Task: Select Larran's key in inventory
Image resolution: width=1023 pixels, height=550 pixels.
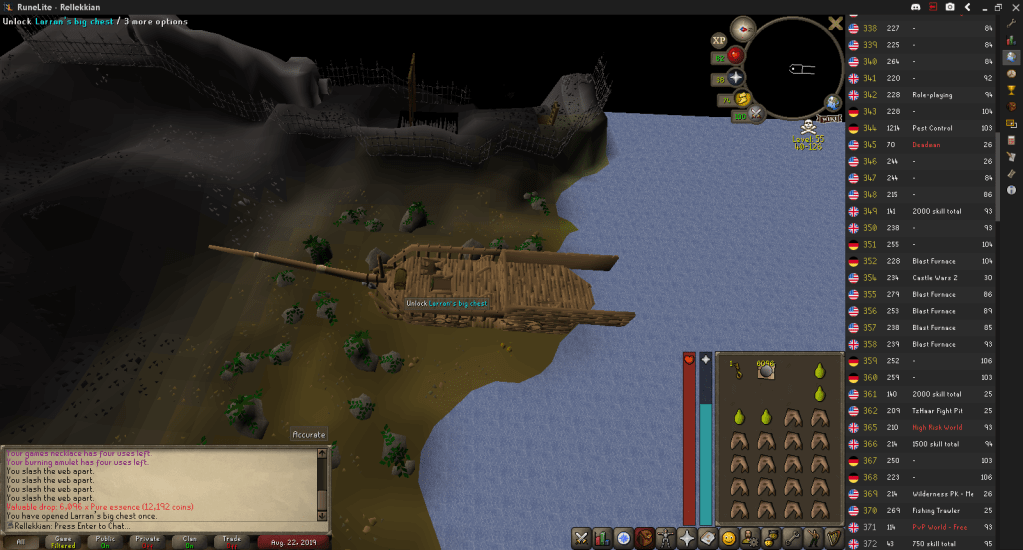Action: tap(737, 371)
